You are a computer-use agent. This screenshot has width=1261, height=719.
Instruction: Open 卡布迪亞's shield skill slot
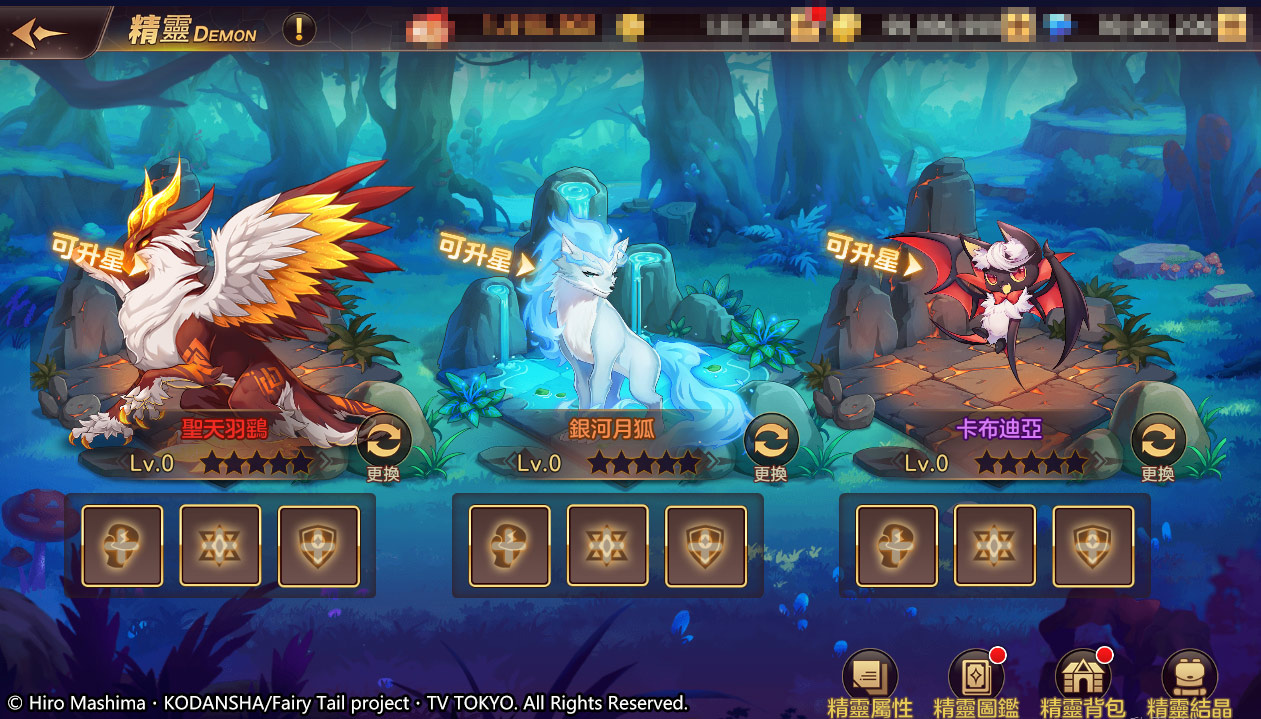pos(1093,545)
